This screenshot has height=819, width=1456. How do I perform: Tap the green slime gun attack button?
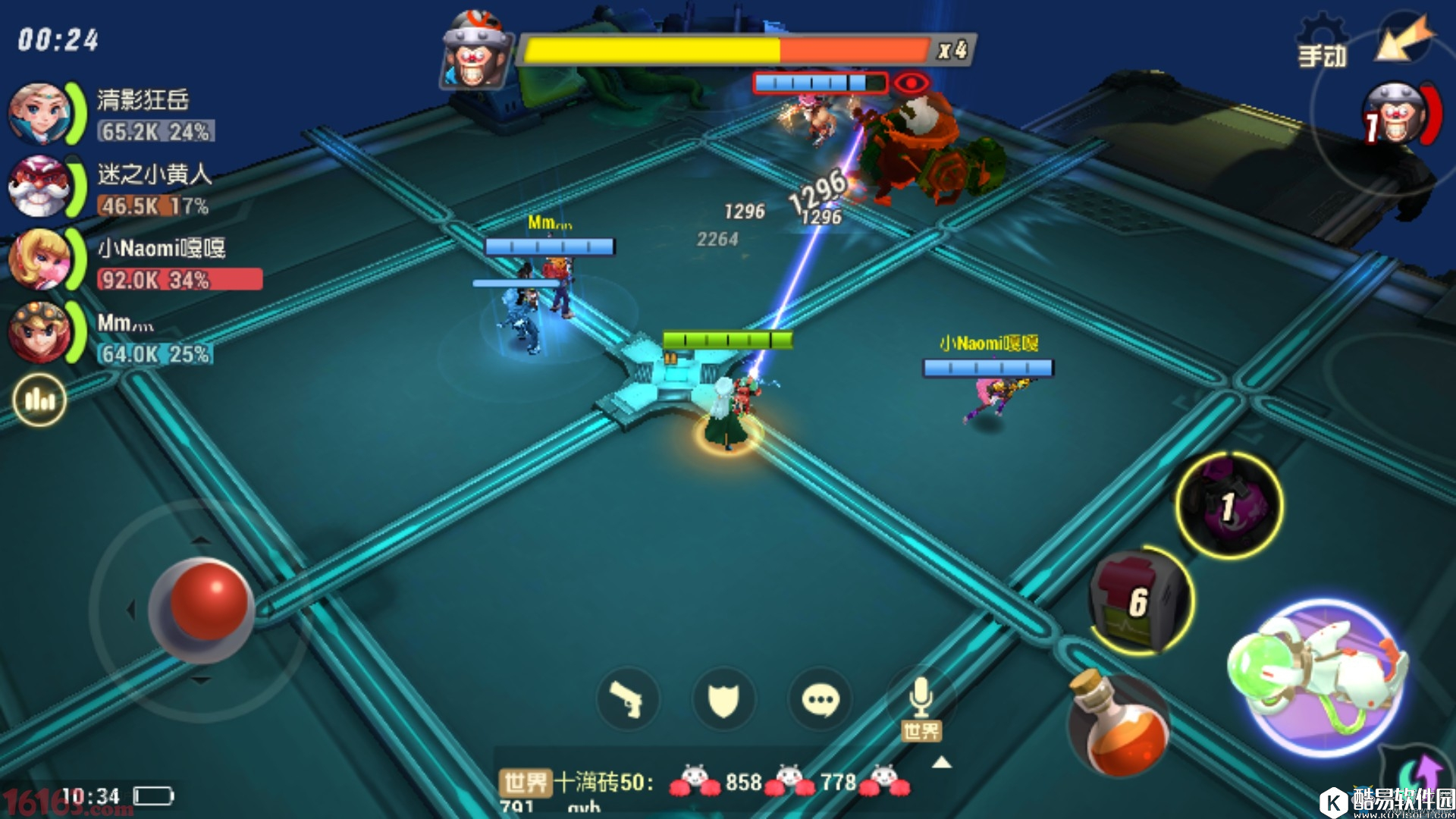[x=1323, y=677]
